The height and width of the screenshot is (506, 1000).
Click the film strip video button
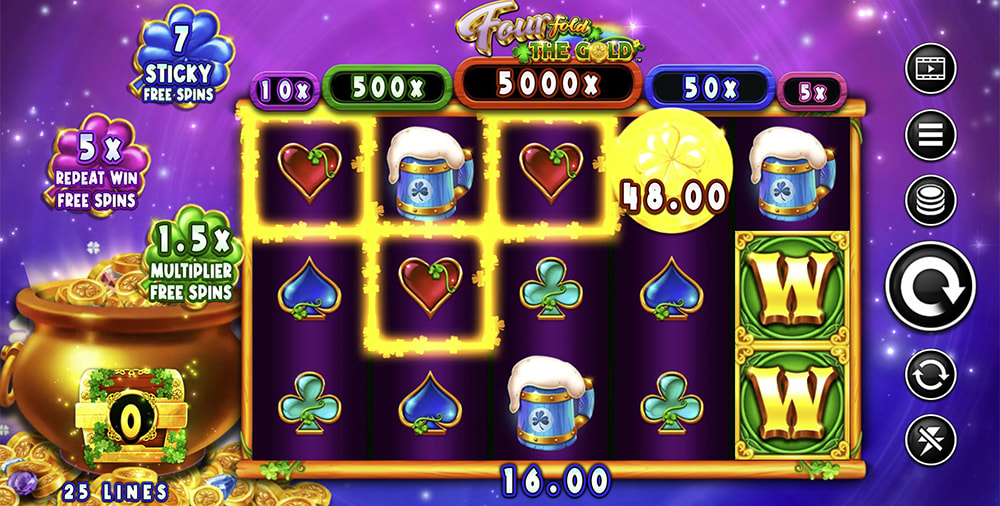tap(930, 69)
